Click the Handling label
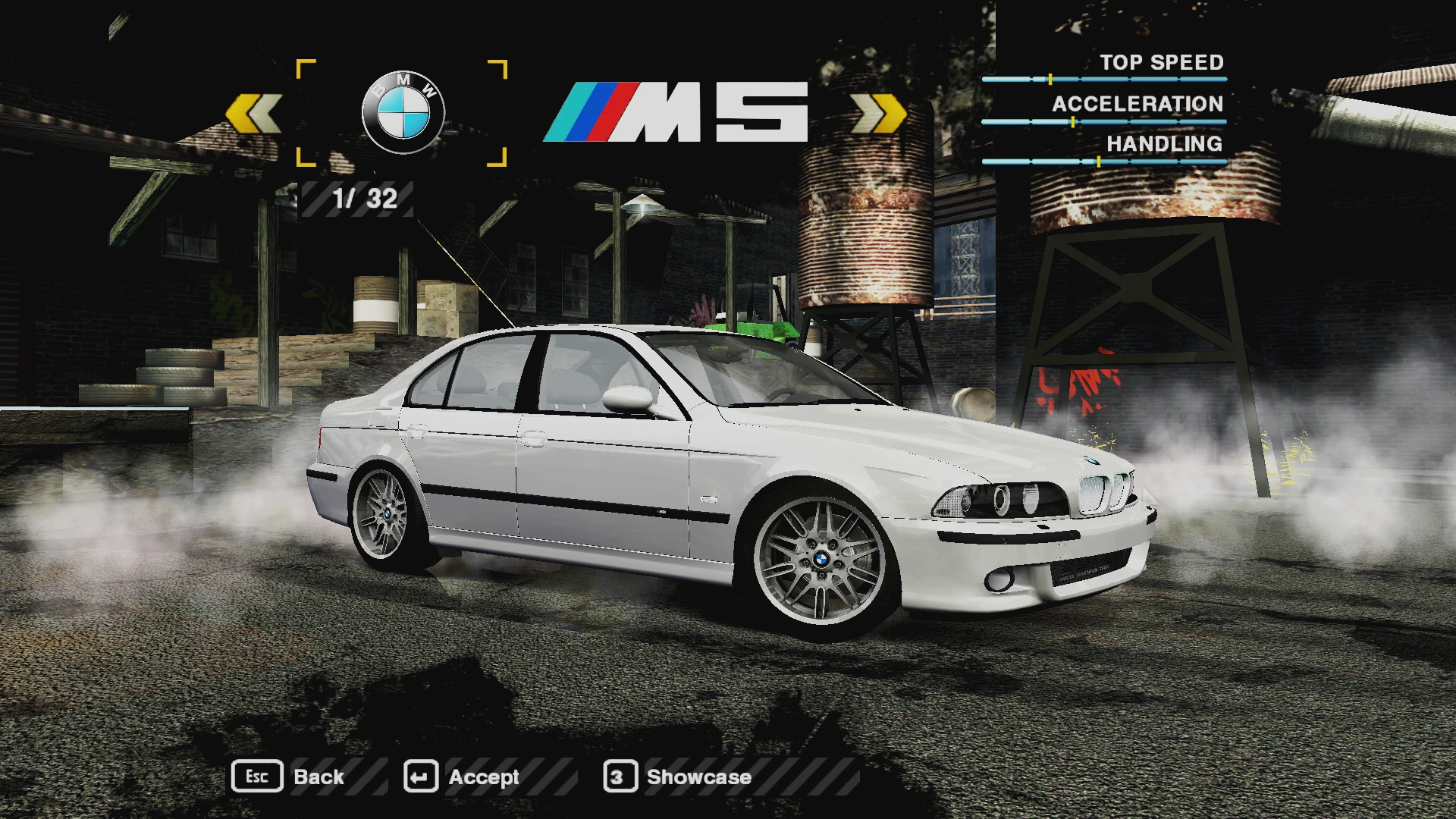 1165,144
